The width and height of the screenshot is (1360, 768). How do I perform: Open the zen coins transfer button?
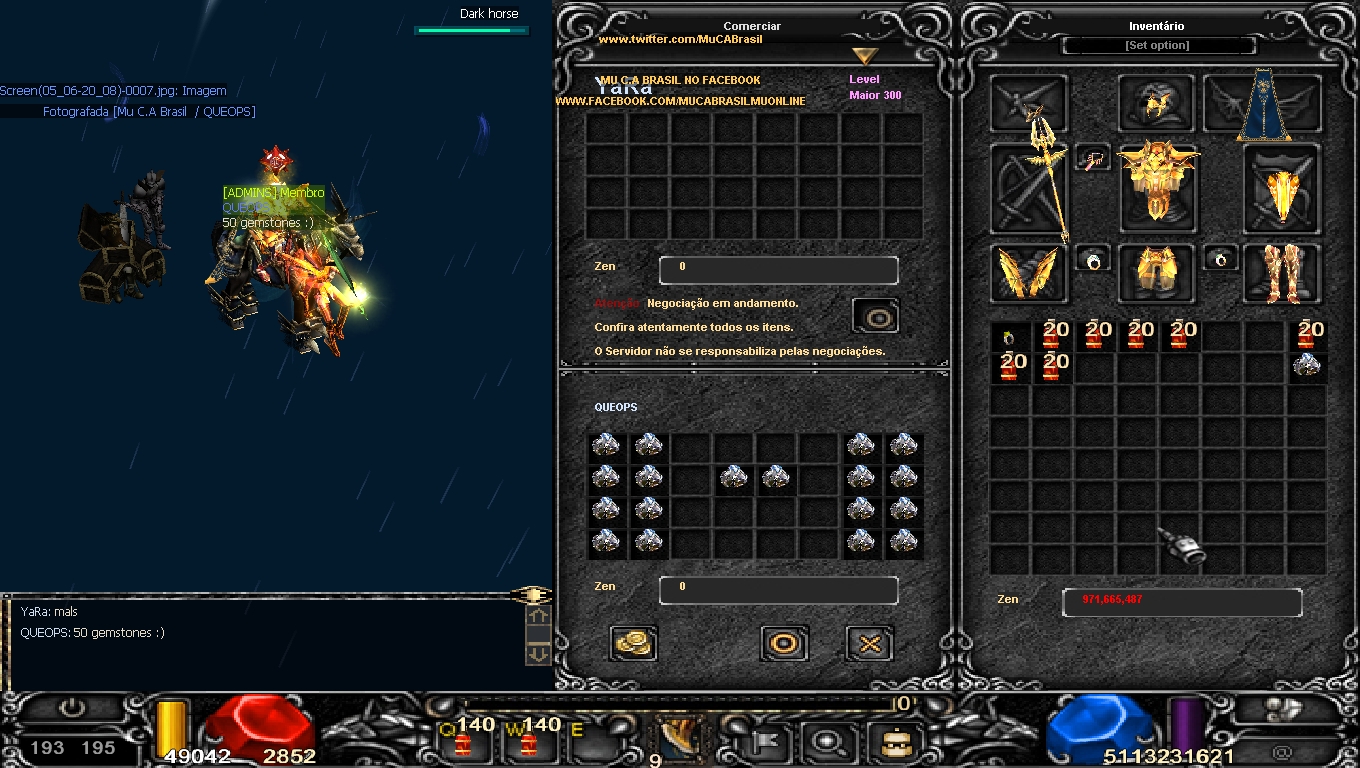pos(633,643)
